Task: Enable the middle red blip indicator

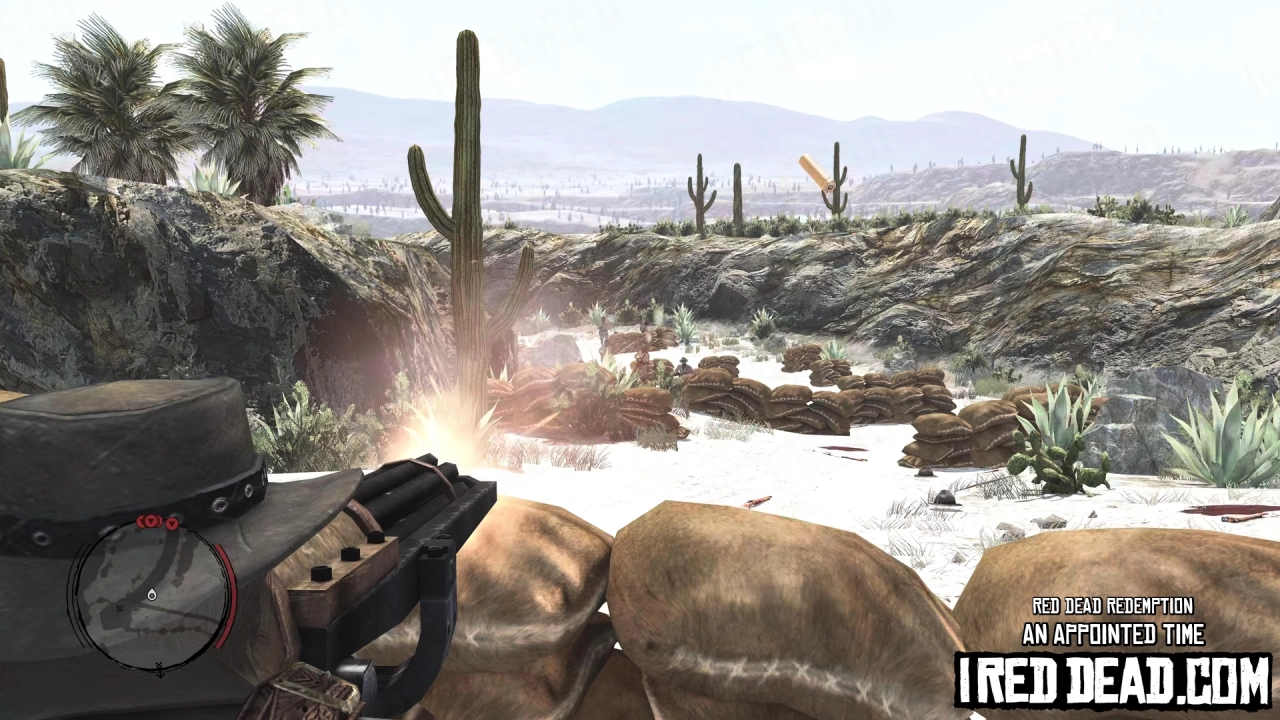Action: point(151,520)
